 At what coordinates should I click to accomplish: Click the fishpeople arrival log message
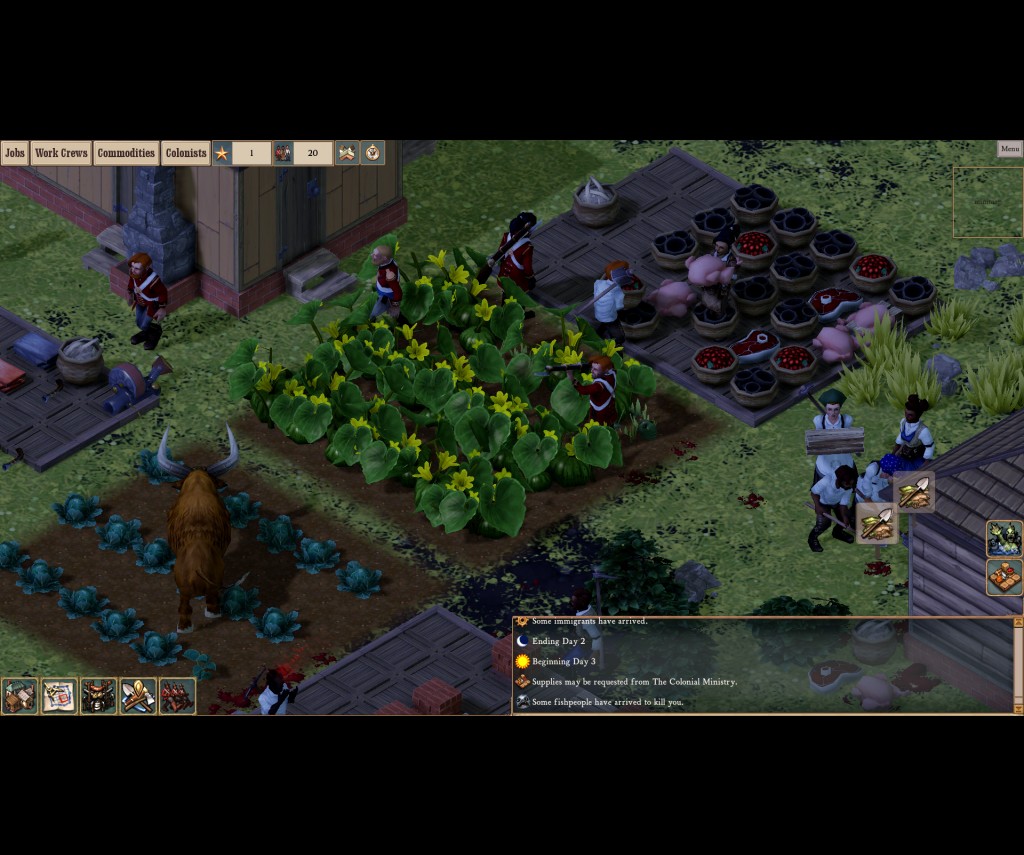point(608,702)
